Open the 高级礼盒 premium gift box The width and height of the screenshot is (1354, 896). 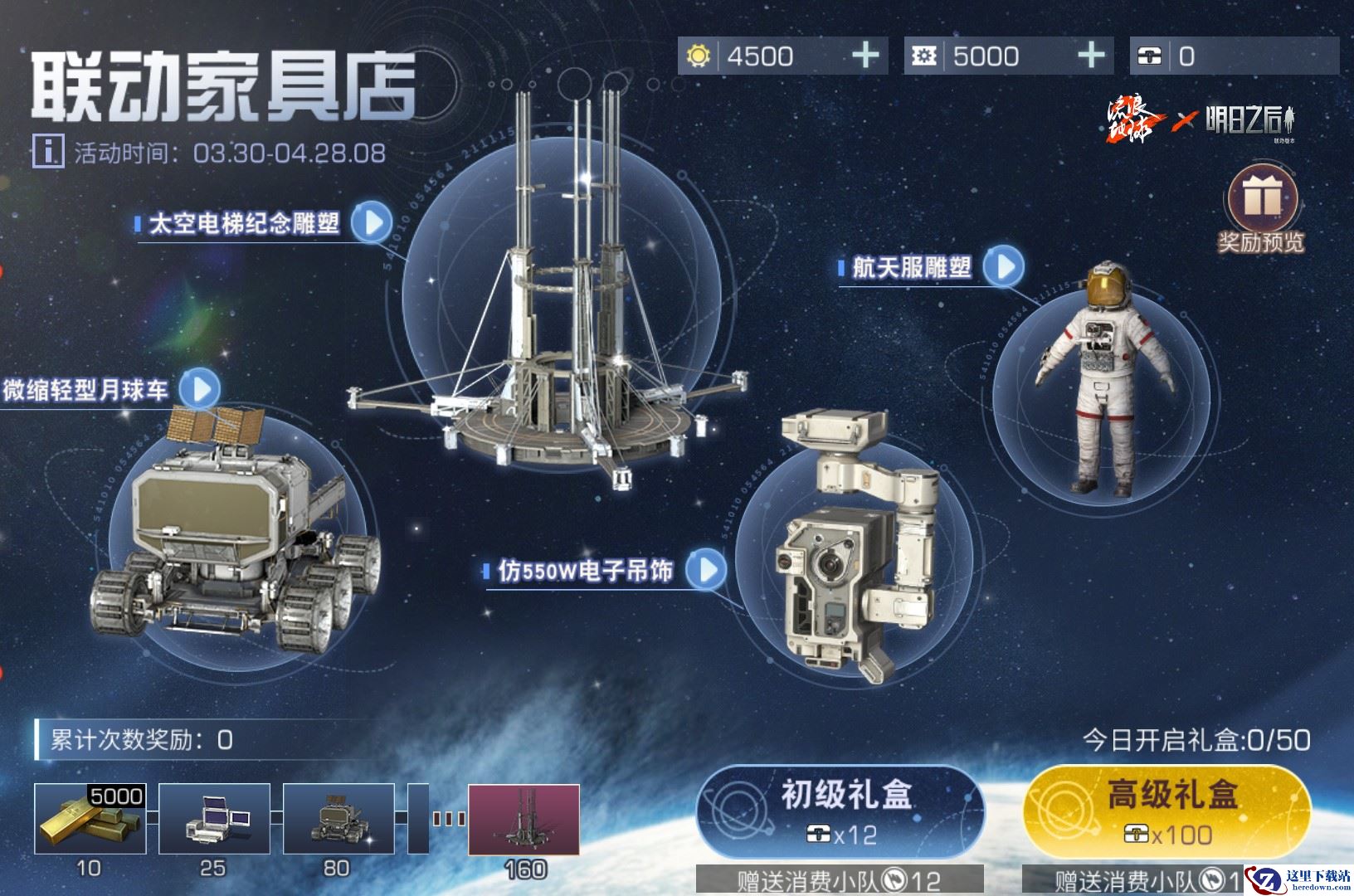[x=1168, y=810]
